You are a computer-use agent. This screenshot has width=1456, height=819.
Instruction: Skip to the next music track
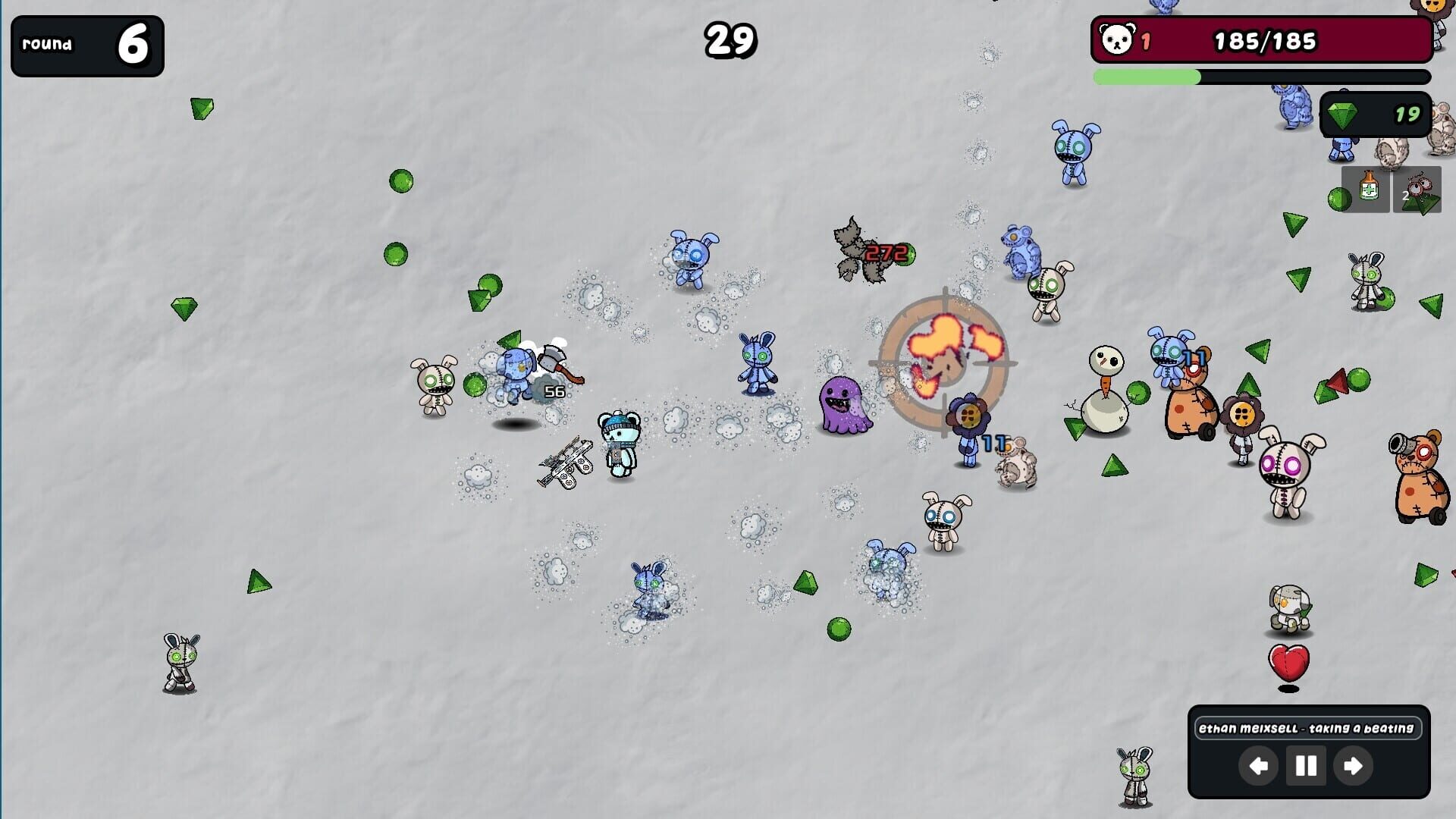point(1354,766)
